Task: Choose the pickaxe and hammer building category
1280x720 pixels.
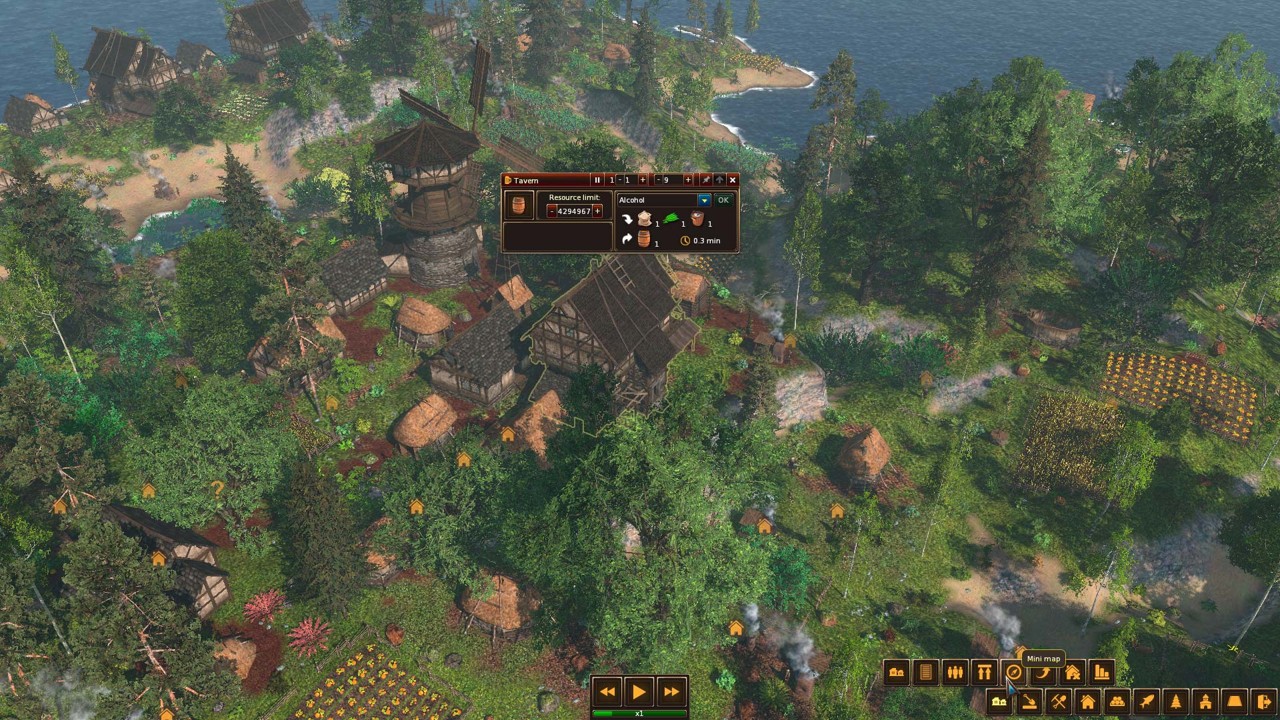Action: pos(1057,702)
